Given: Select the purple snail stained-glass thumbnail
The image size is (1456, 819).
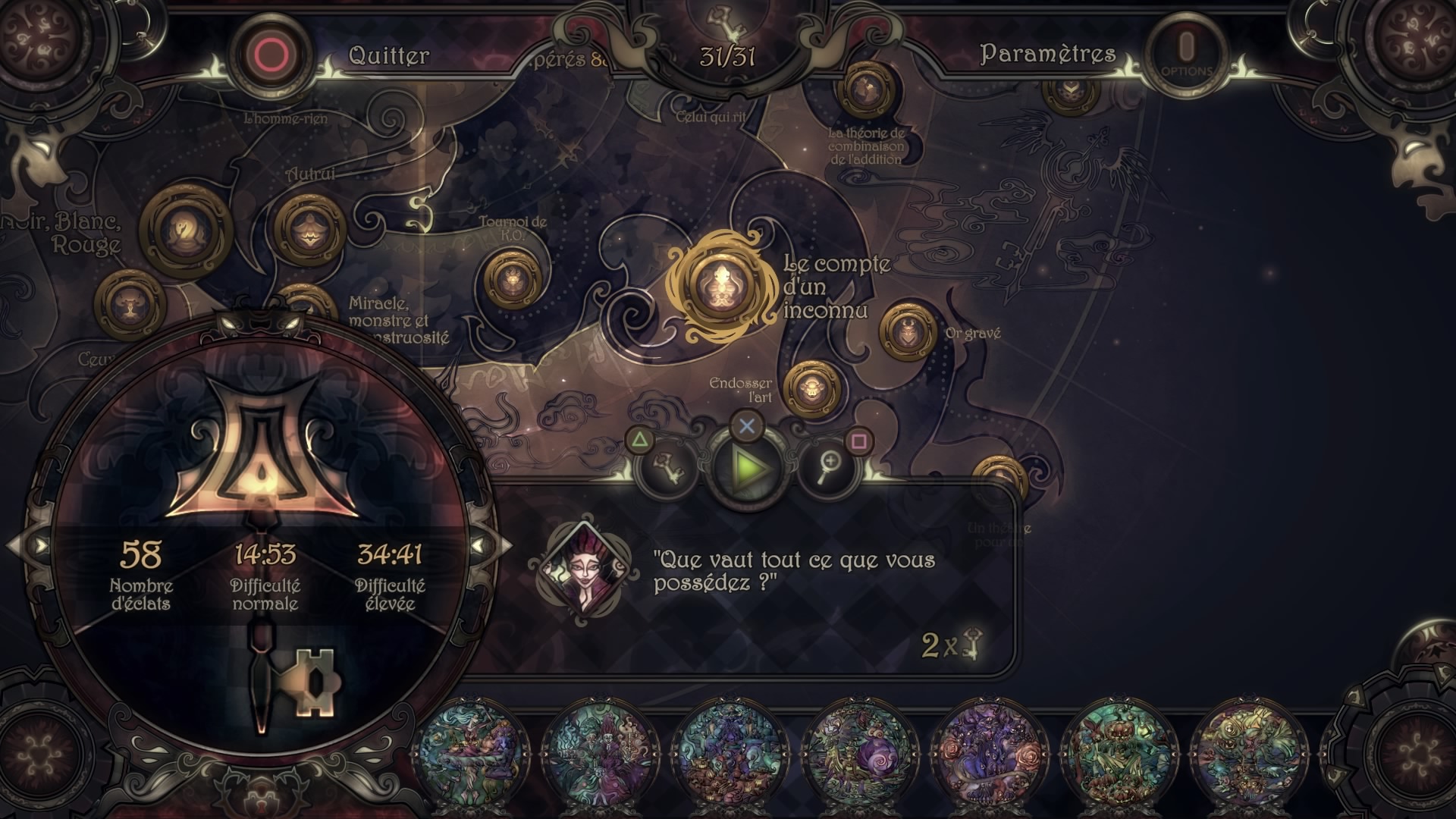Looking at the screenshot, I should (x=861, y=753).
